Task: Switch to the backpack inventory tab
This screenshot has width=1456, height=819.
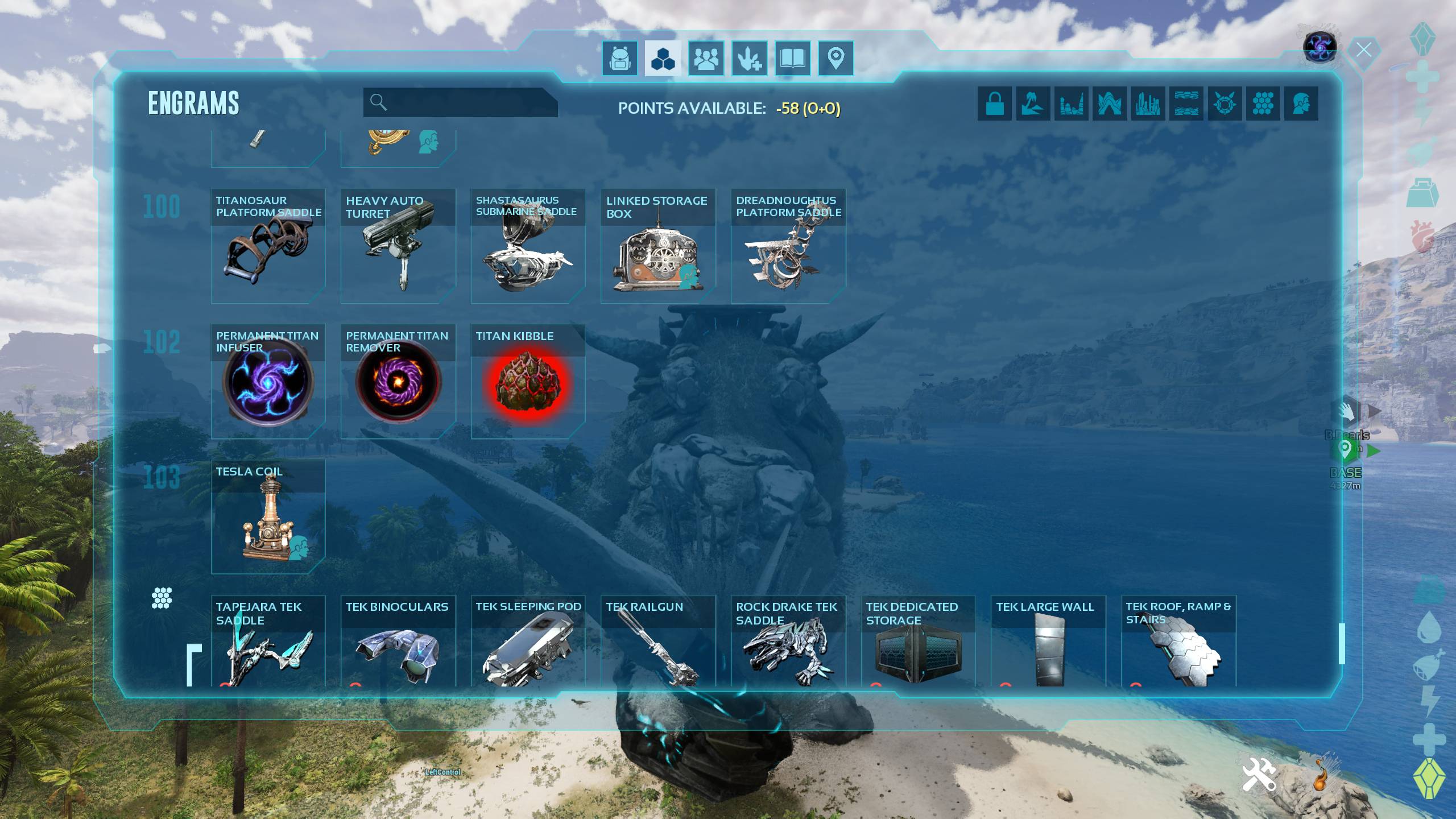Action: 619,58
